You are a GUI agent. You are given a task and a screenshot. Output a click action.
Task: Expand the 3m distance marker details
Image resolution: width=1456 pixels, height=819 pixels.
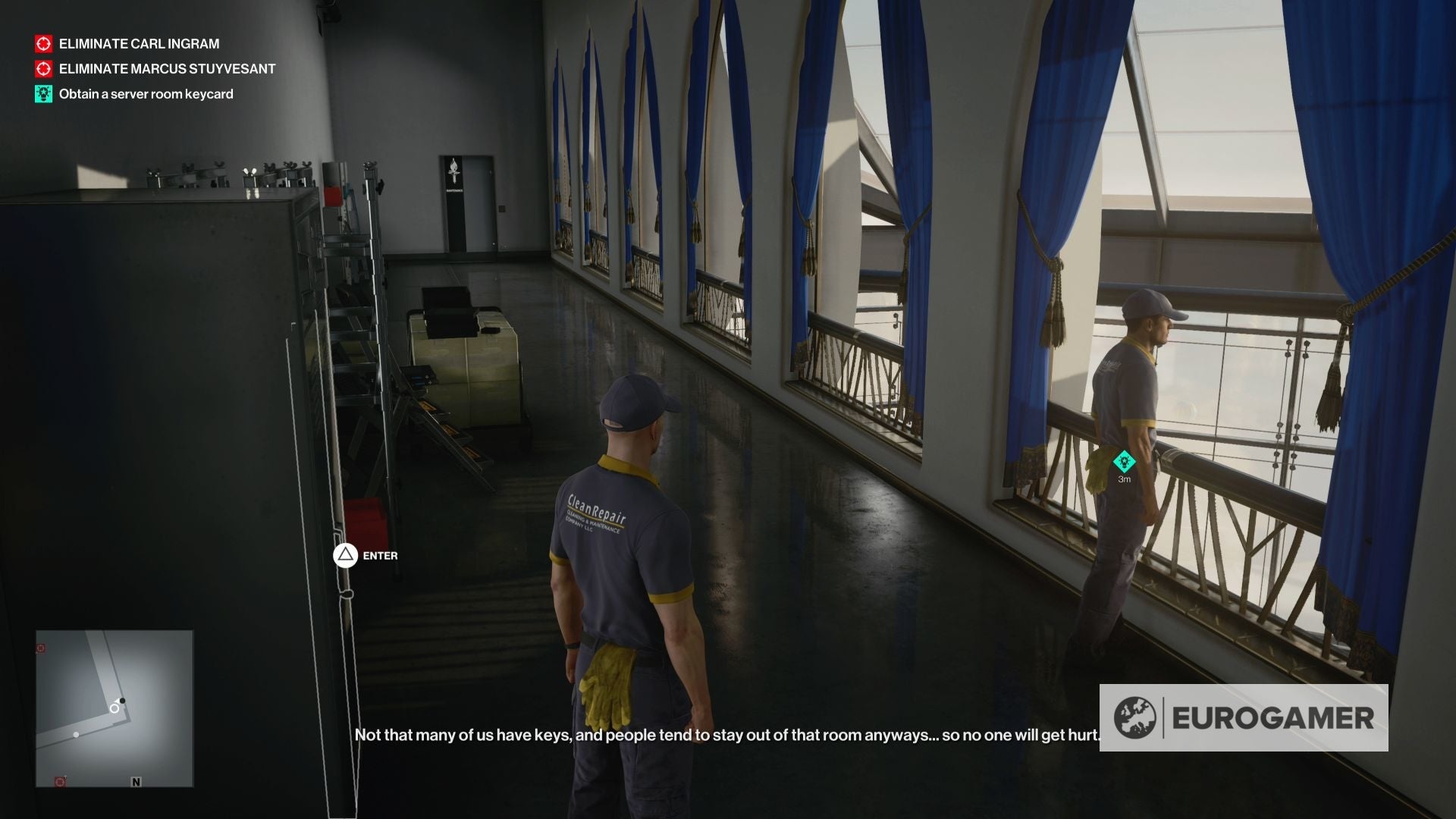(1124, 478)
